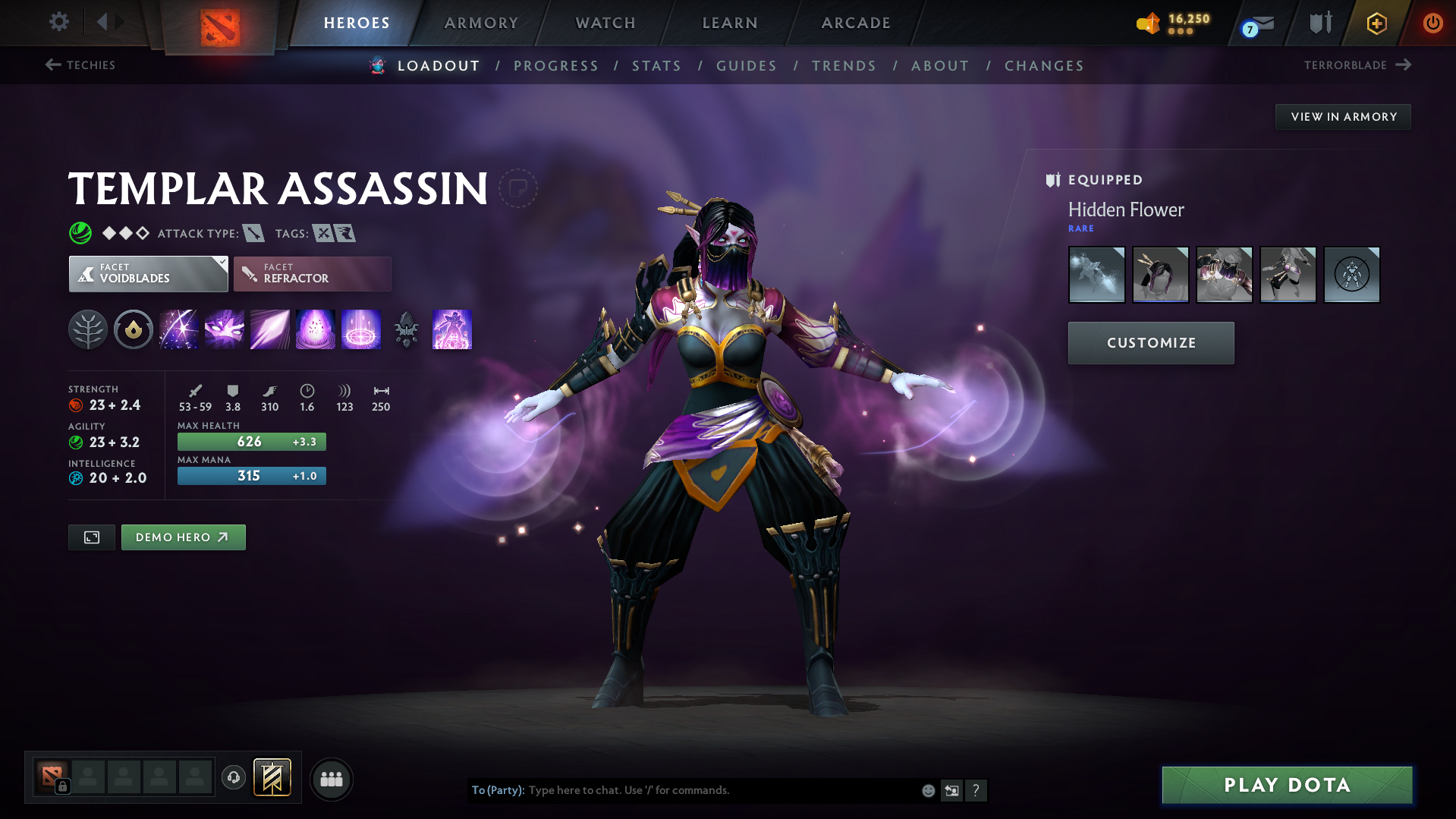1456x819 pixels.
Task: Open the friends list icon
Action: click(331, 779)
